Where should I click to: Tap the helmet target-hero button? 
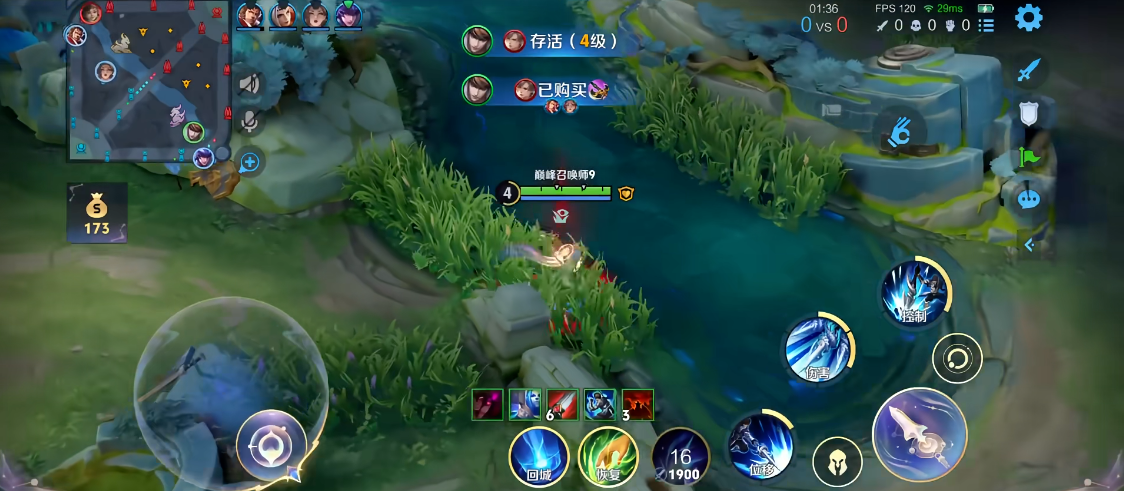tap(837, 462)
